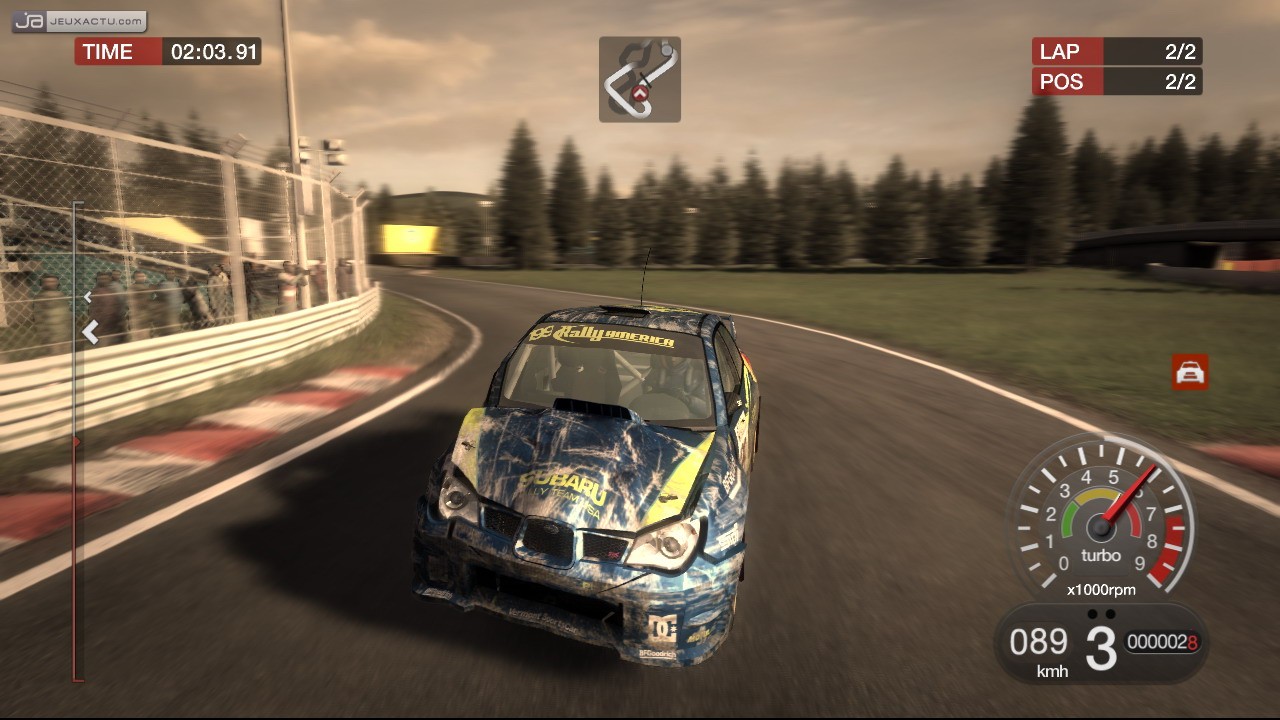The image size is (1280, 720).
Task: Click the JeuxActu.com watermark logo
Action: point(80,21)
